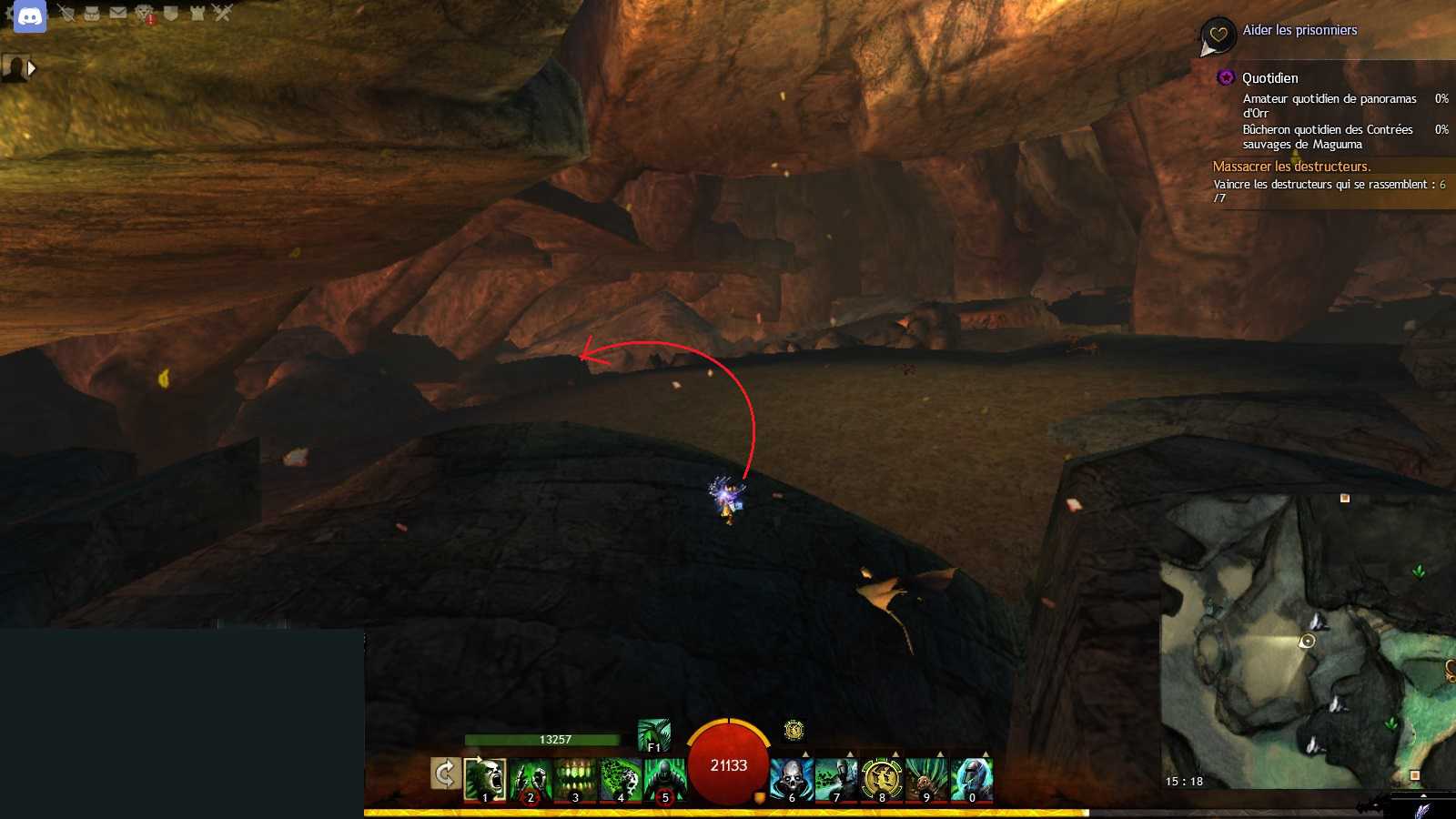Trigger the F1 shroud profession skill

click(654, 735)
